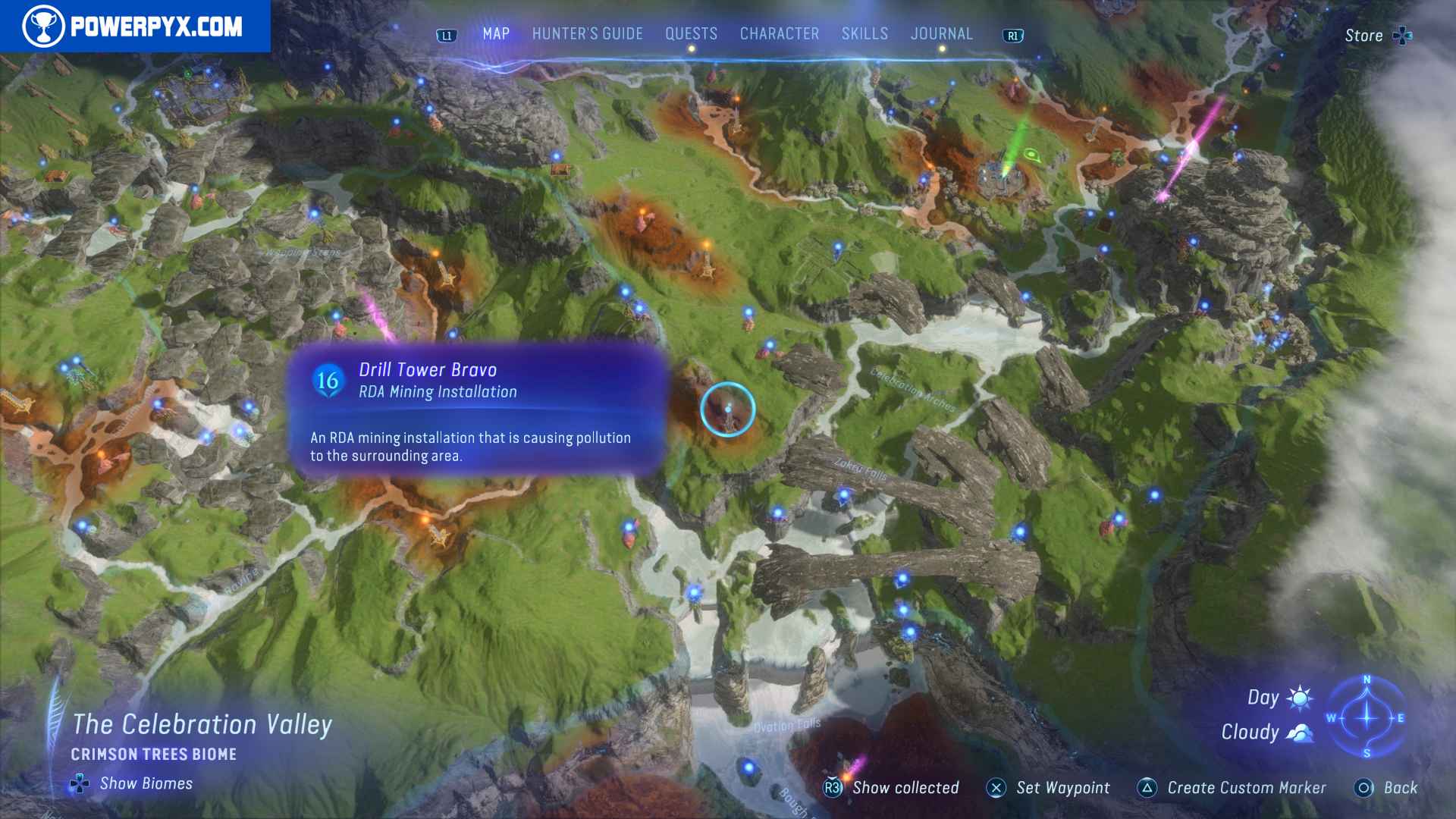Switch to the Hunter's Guide tab
The width and height of the screenshot is (1456, 819).
[588, 33]
